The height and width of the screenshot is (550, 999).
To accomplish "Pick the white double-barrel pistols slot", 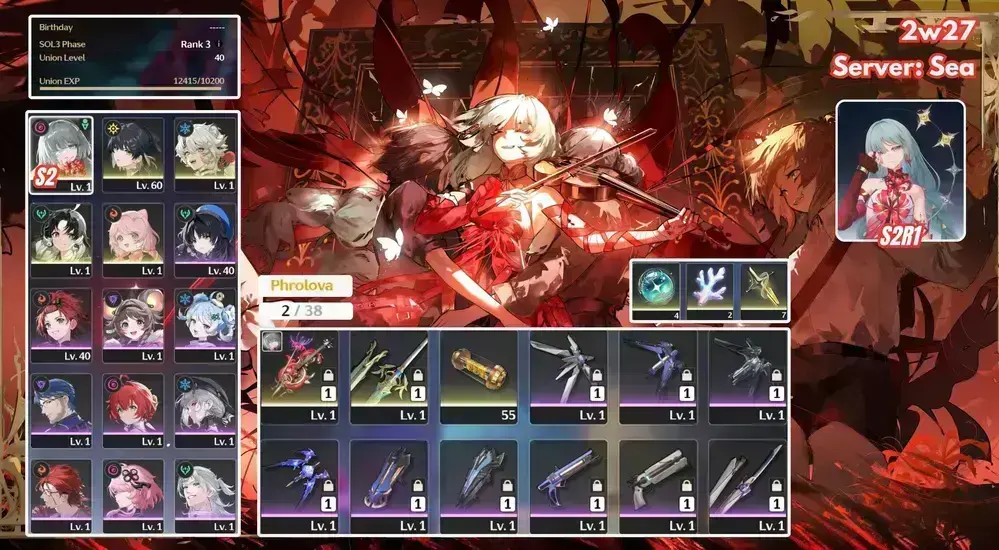I will pos(658,485).
